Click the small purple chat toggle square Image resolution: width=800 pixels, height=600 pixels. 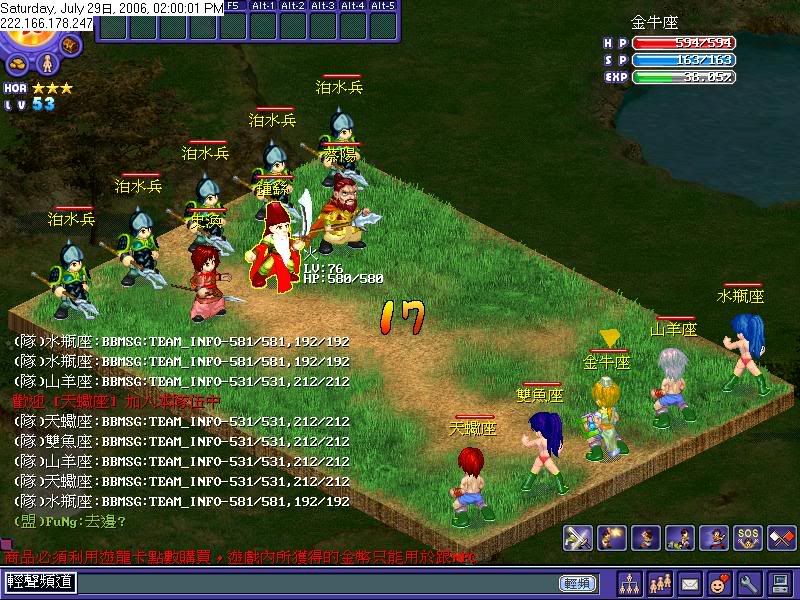(6, 546)
